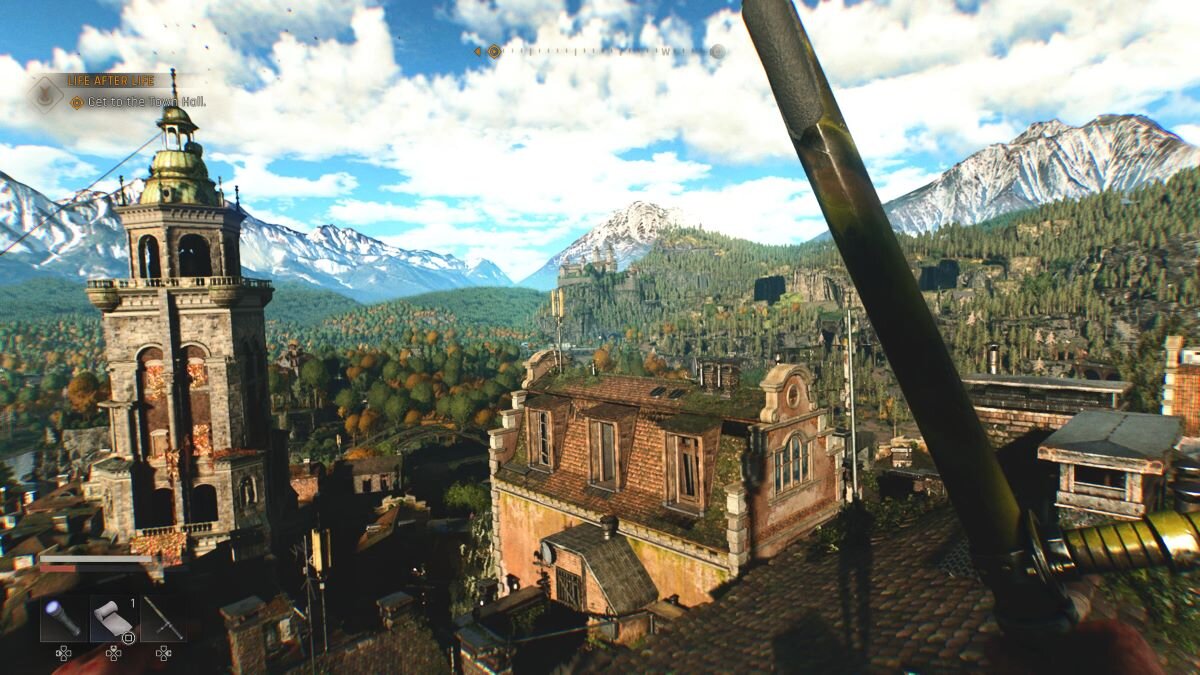Select the UV flashlight slot

pyautogui.click(x=63, y=618)
